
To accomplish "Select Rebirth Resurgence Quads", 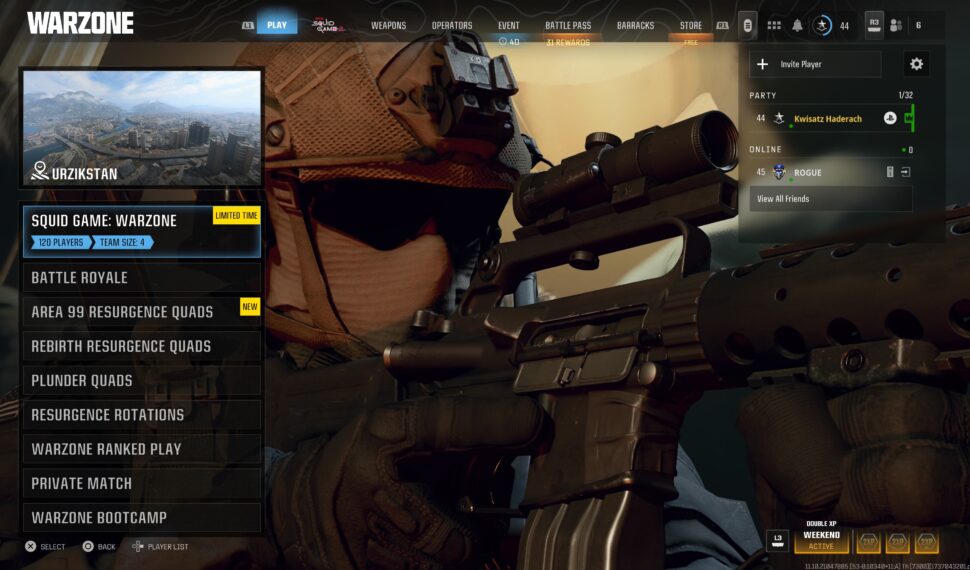I will pos(141,346).
